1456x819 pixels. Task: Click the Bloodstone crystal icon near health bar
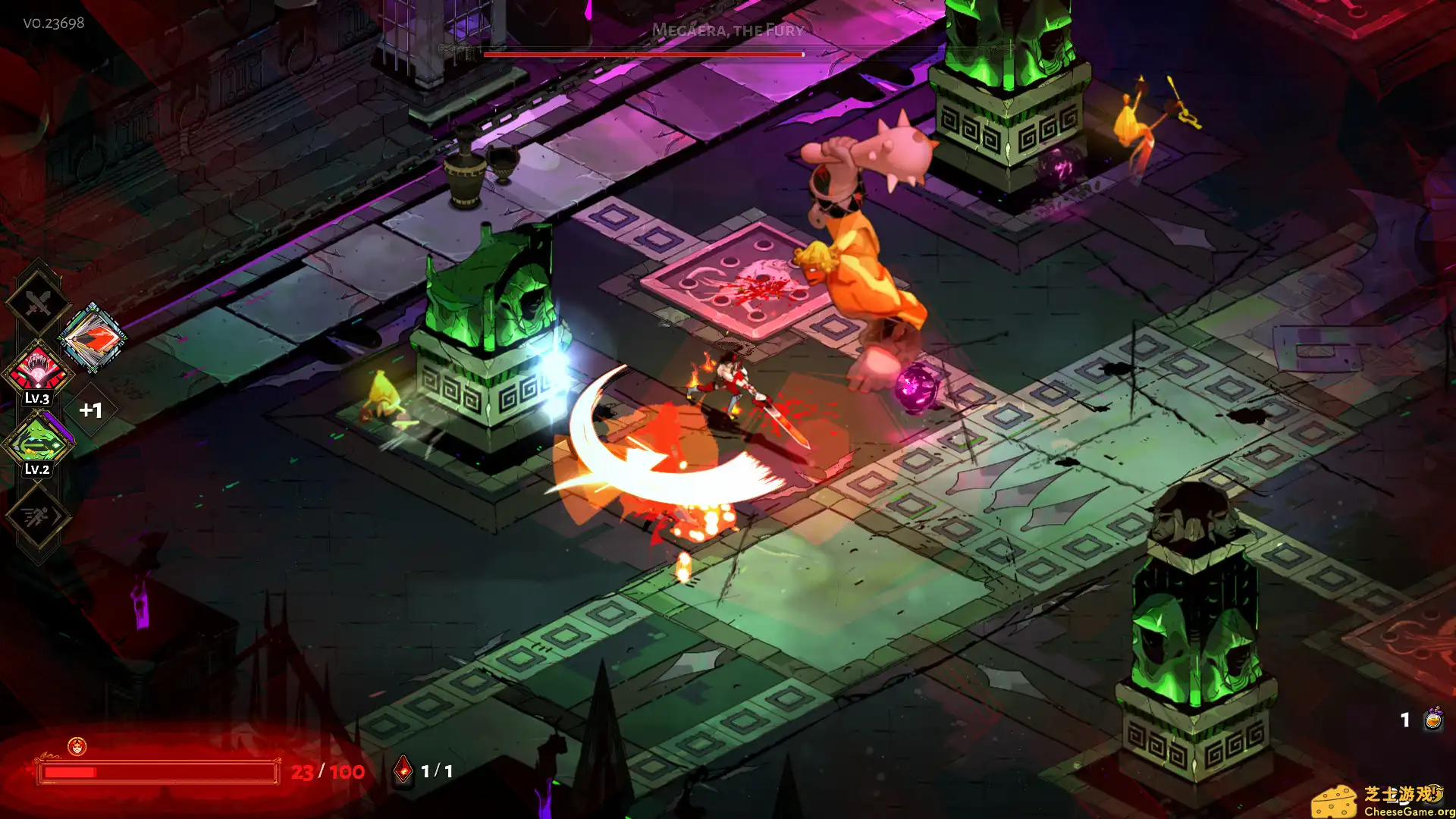(x=404, y=770)
